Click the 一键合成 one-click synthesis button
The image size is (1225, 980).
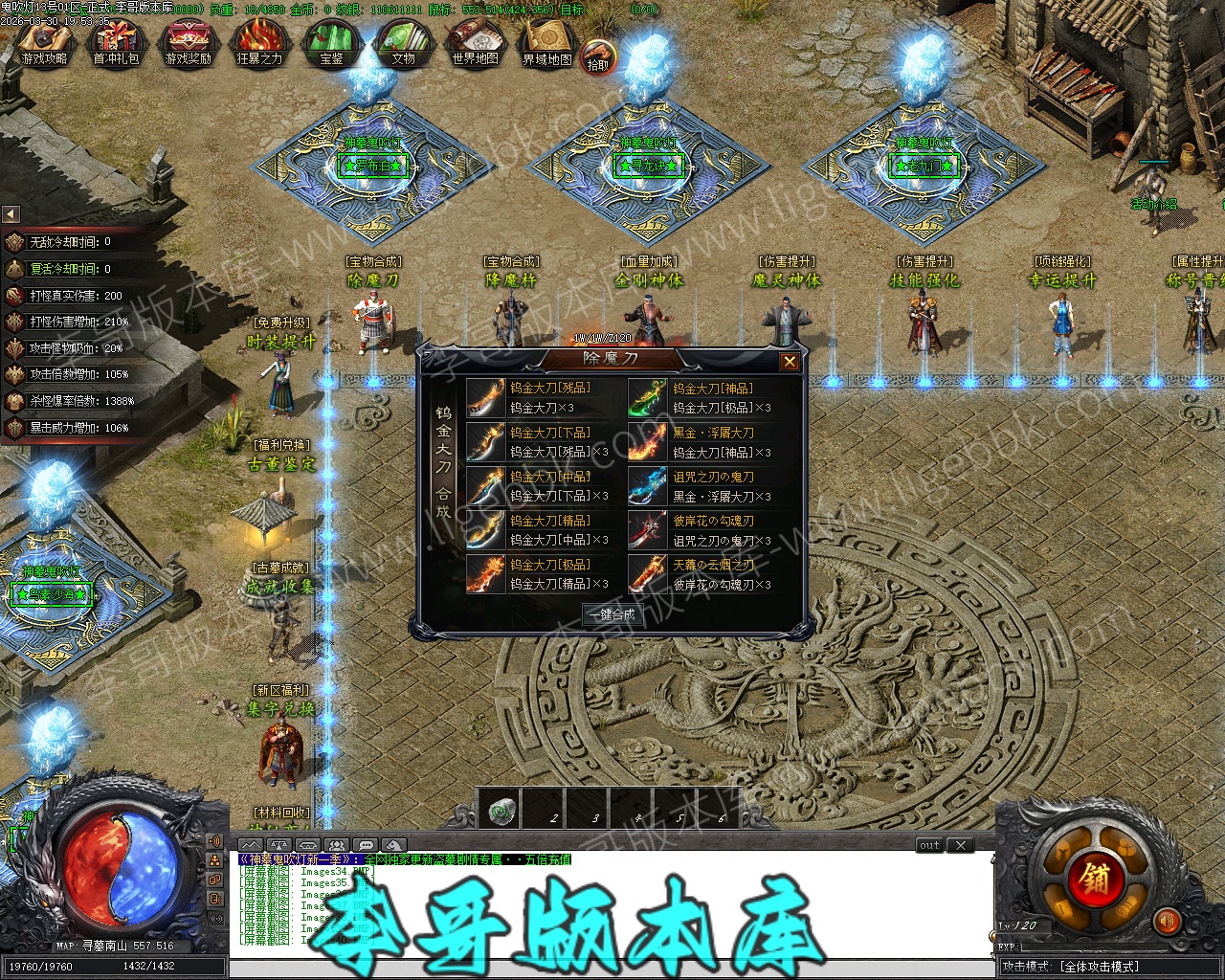(612, 614)
